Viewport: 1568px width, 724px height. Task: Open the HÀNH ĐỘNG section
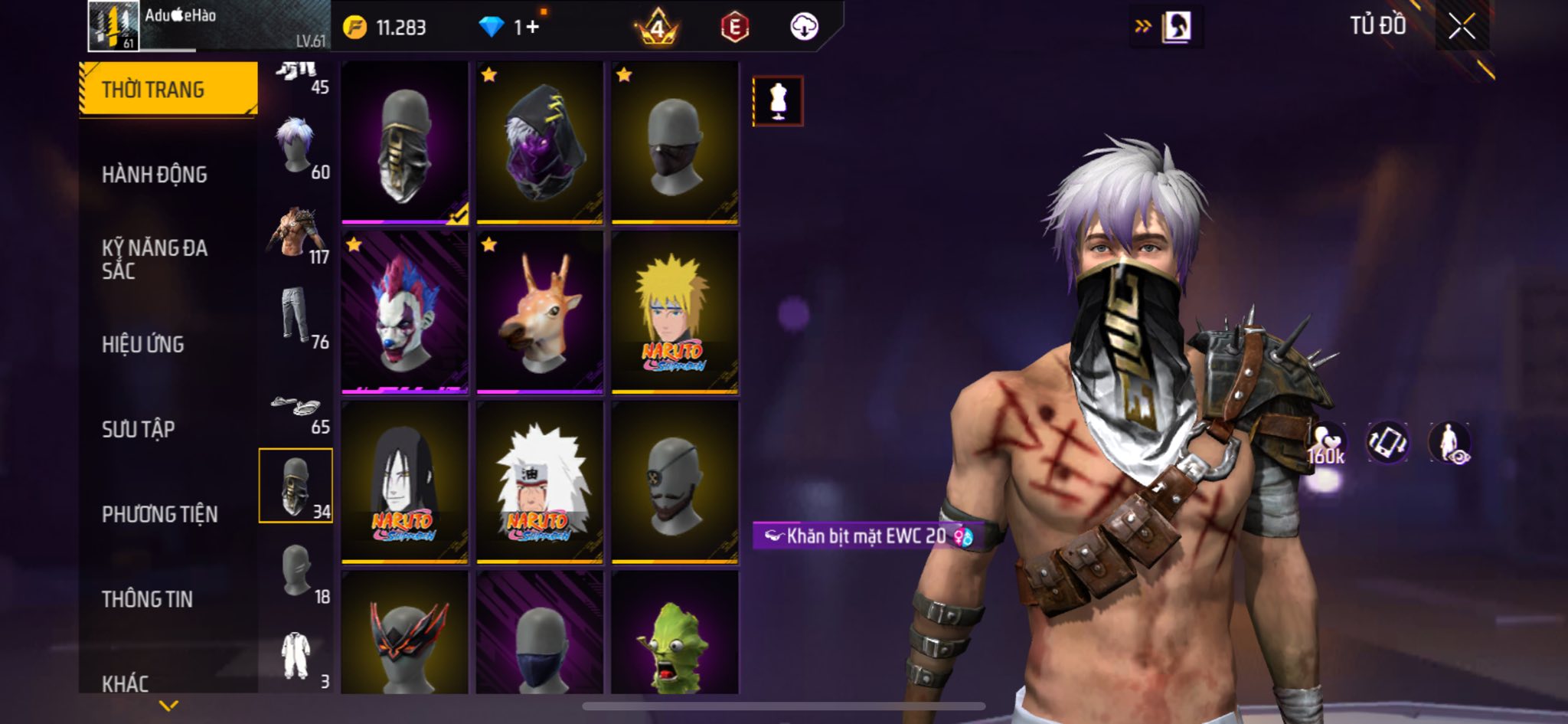point(155,175)
